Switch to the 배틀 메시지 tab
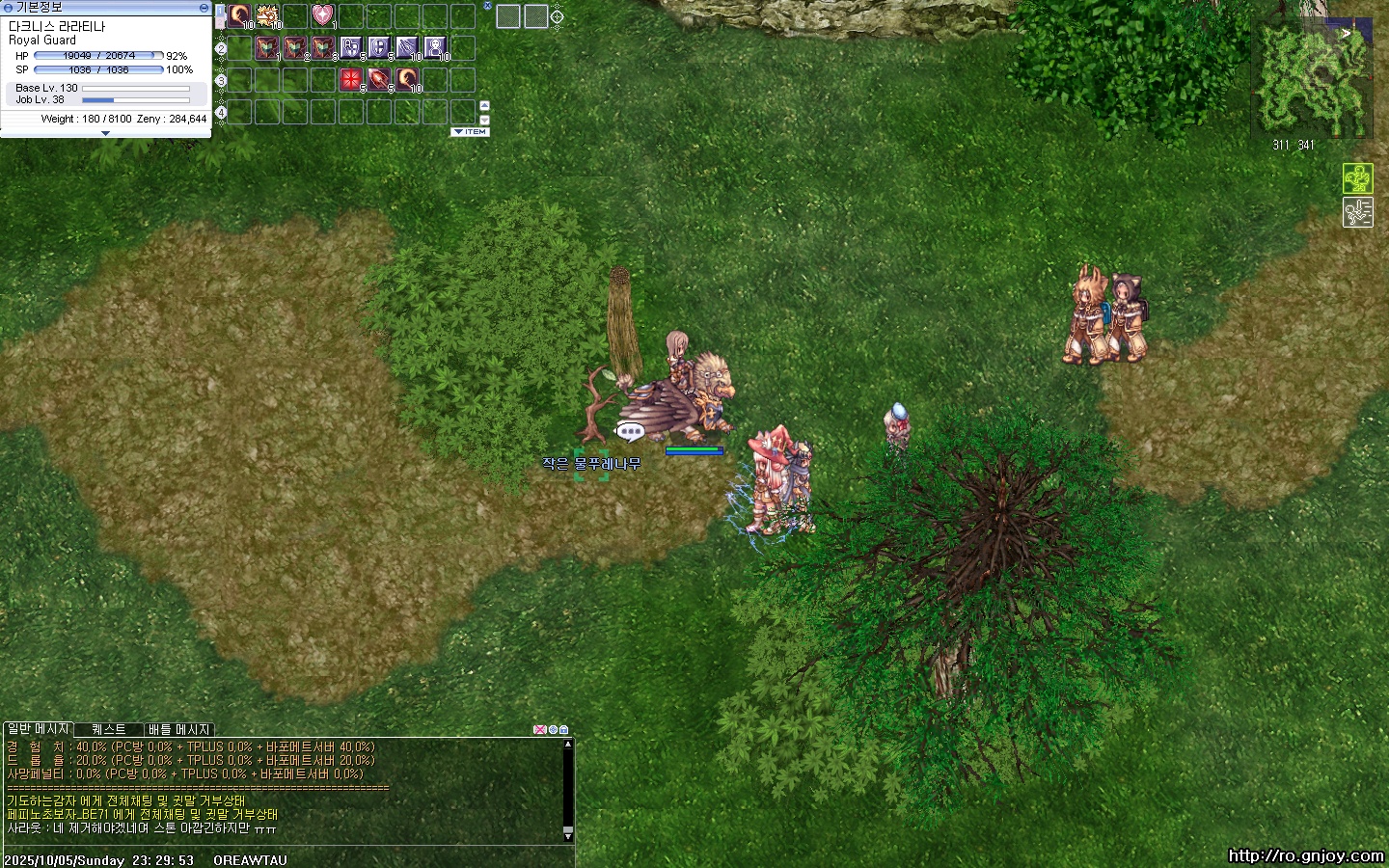The width and height of the screenshot is (1389, 868). point(178,729)
